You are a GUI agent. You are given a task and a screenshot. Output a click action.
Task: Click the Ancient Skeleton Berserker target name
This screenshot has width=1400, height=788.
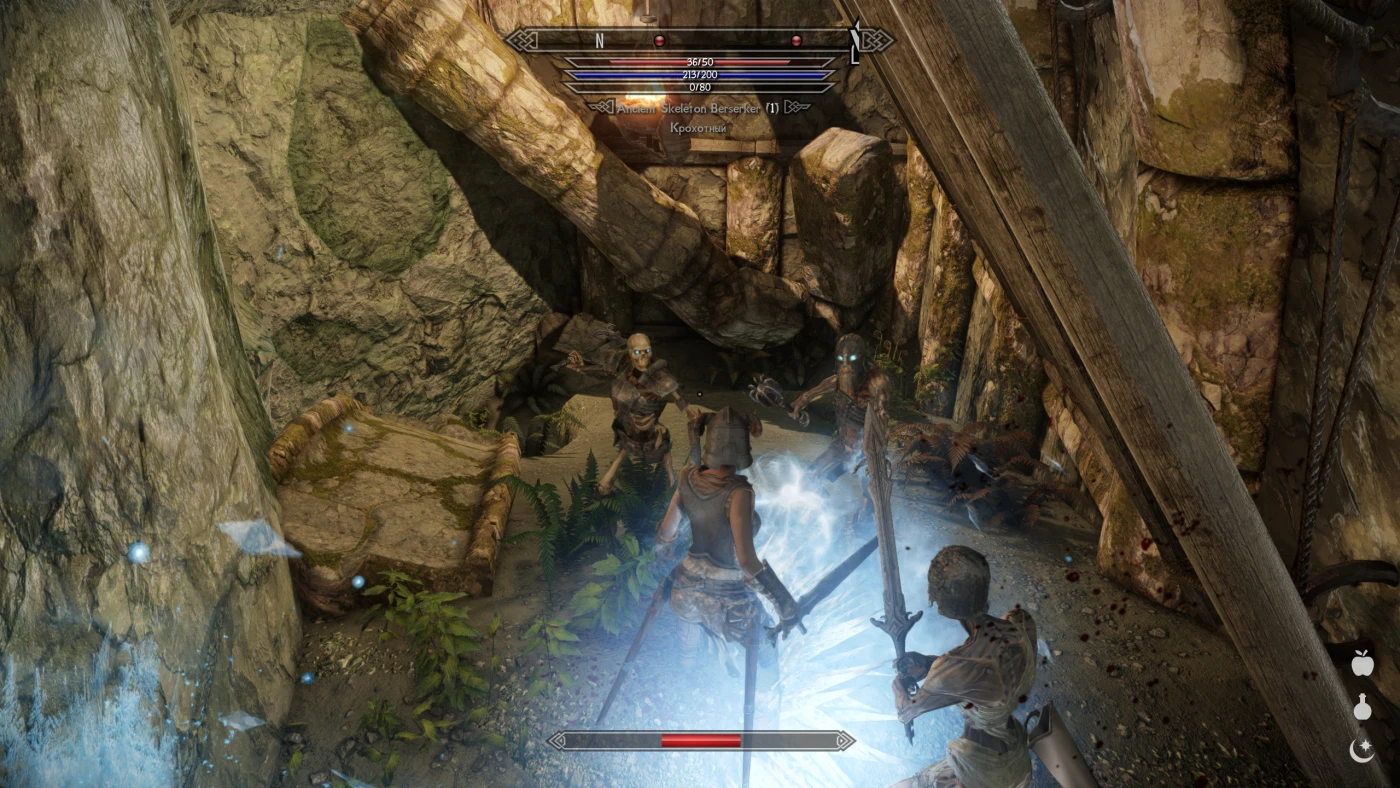[690, 107]
